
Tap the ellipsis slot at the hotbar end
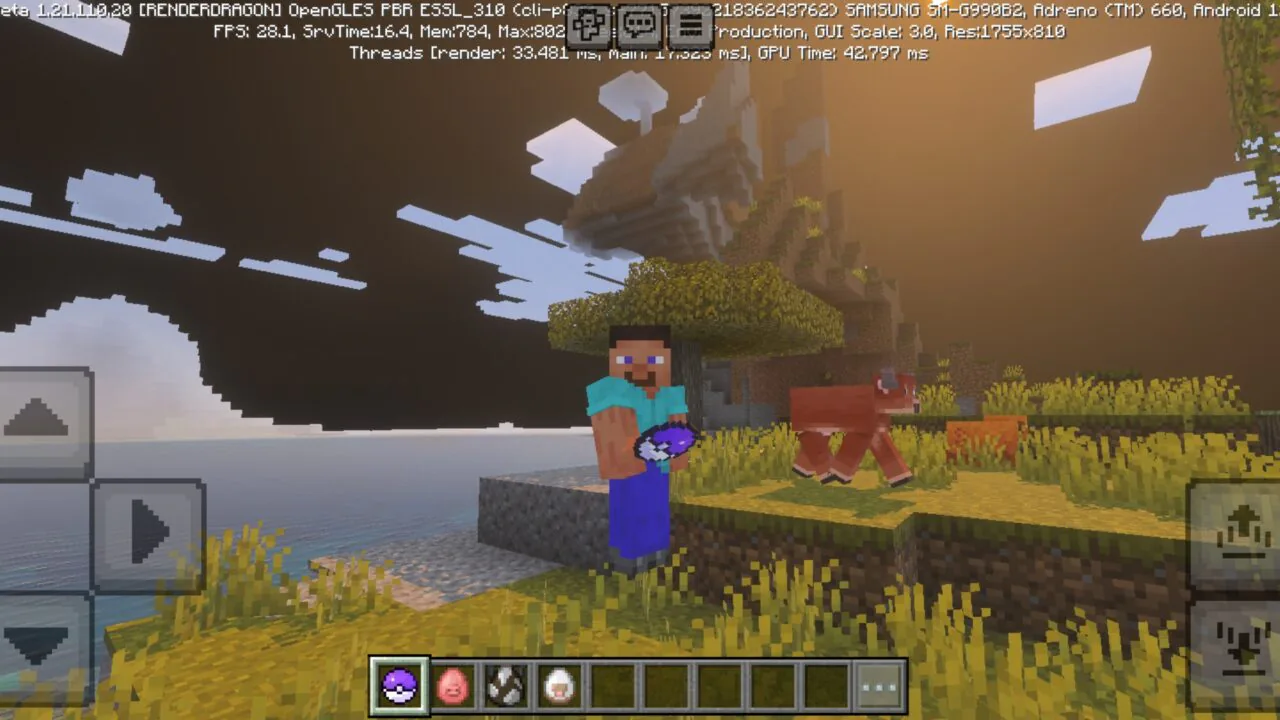click(x=876, y=684)
